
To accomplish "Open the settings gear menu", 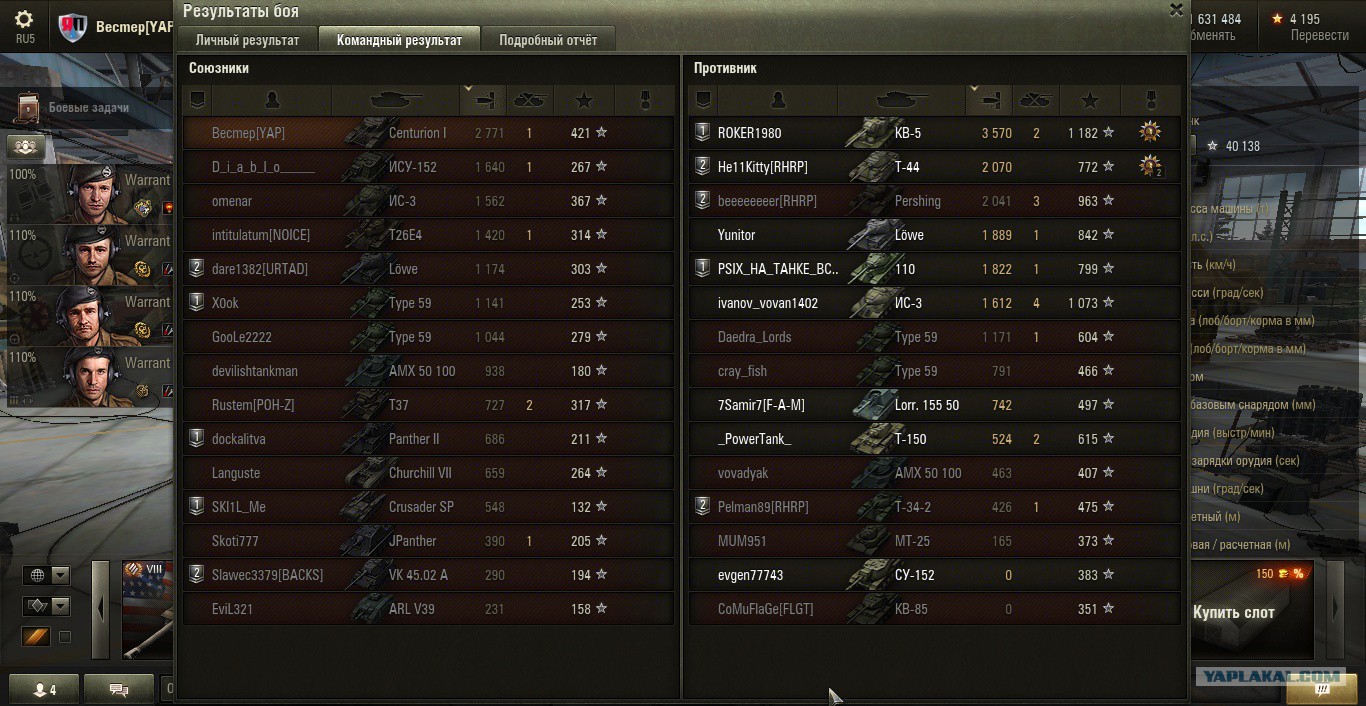I will (x=24, y=20).
